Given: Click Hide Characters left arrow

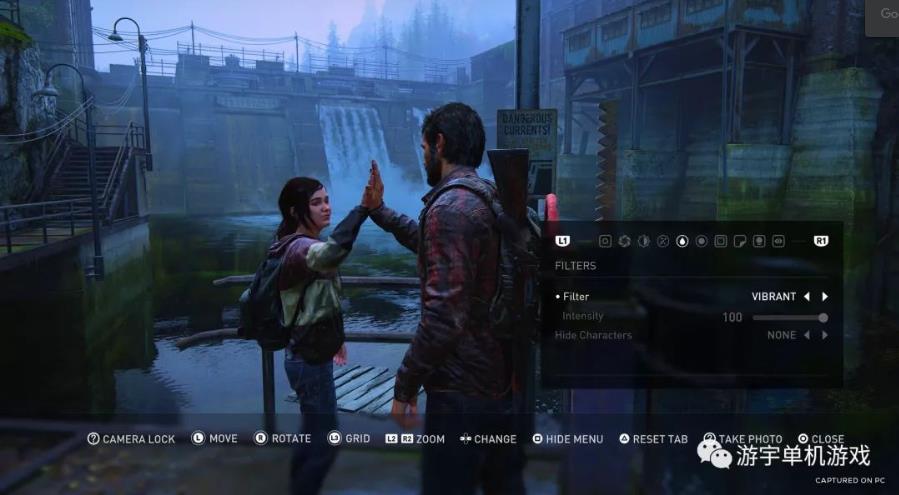Looking at the screenshot, I should pos(807,335).
